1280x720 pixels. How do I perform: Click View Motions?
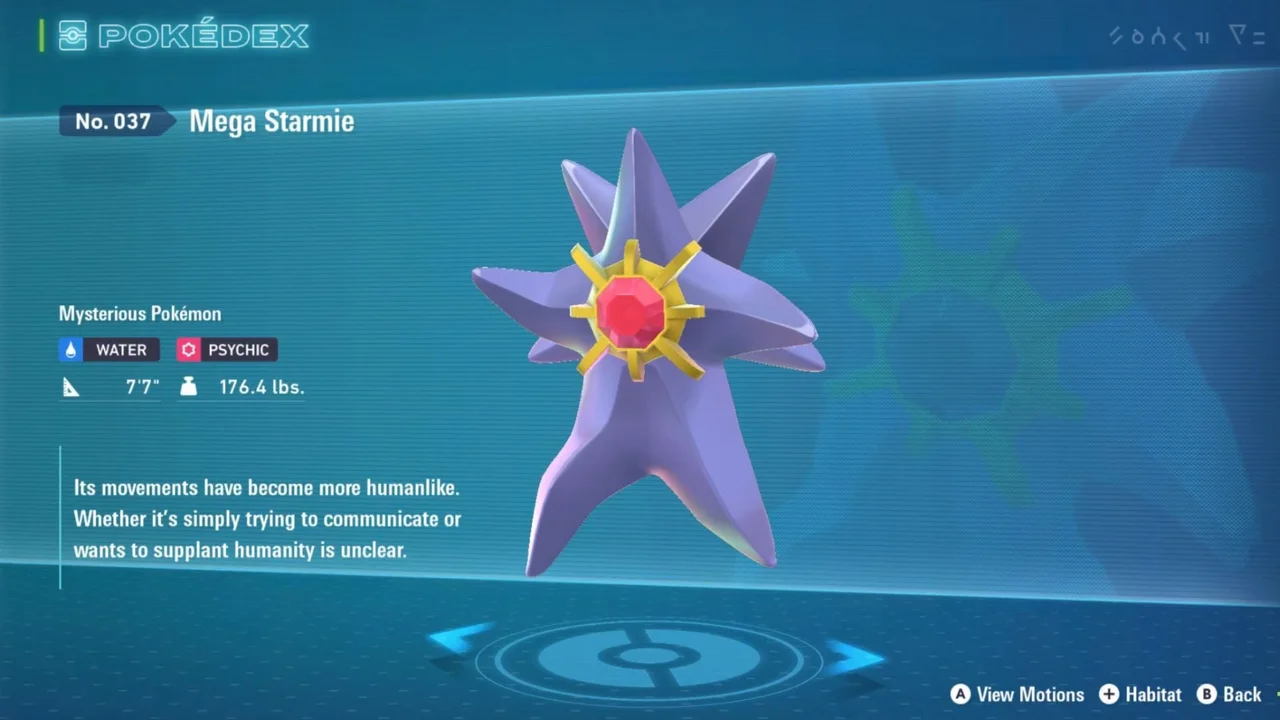(1030, 694)
